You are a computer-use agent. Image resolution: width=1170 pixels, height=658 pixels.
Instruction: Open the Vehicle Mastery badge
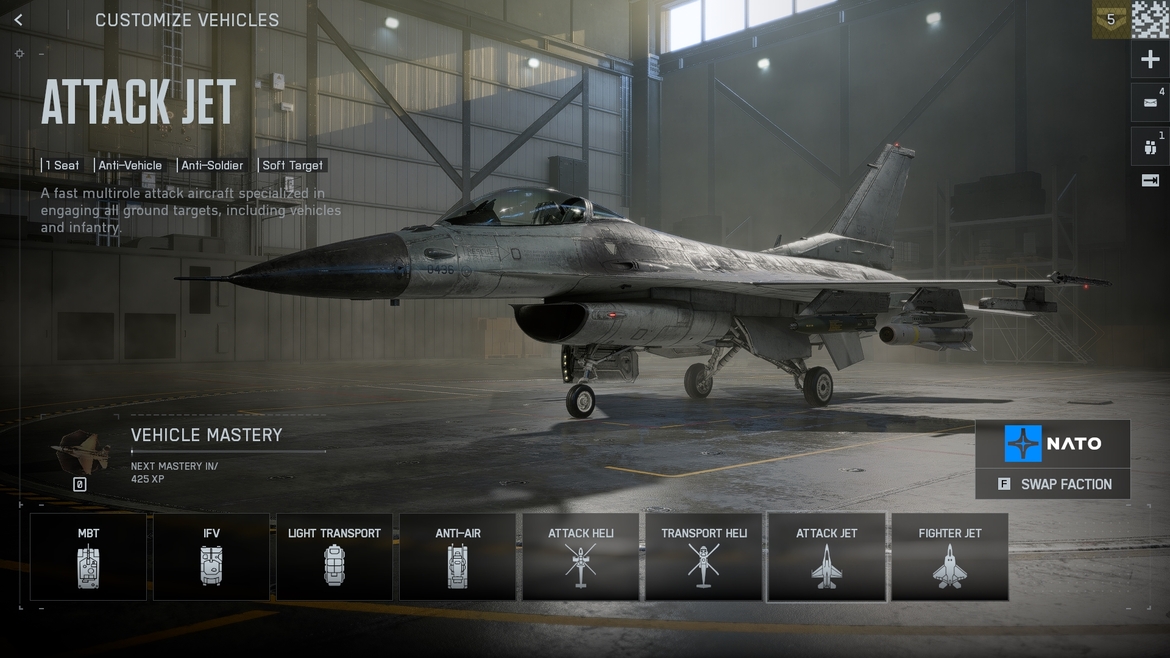tap(80, 454)
